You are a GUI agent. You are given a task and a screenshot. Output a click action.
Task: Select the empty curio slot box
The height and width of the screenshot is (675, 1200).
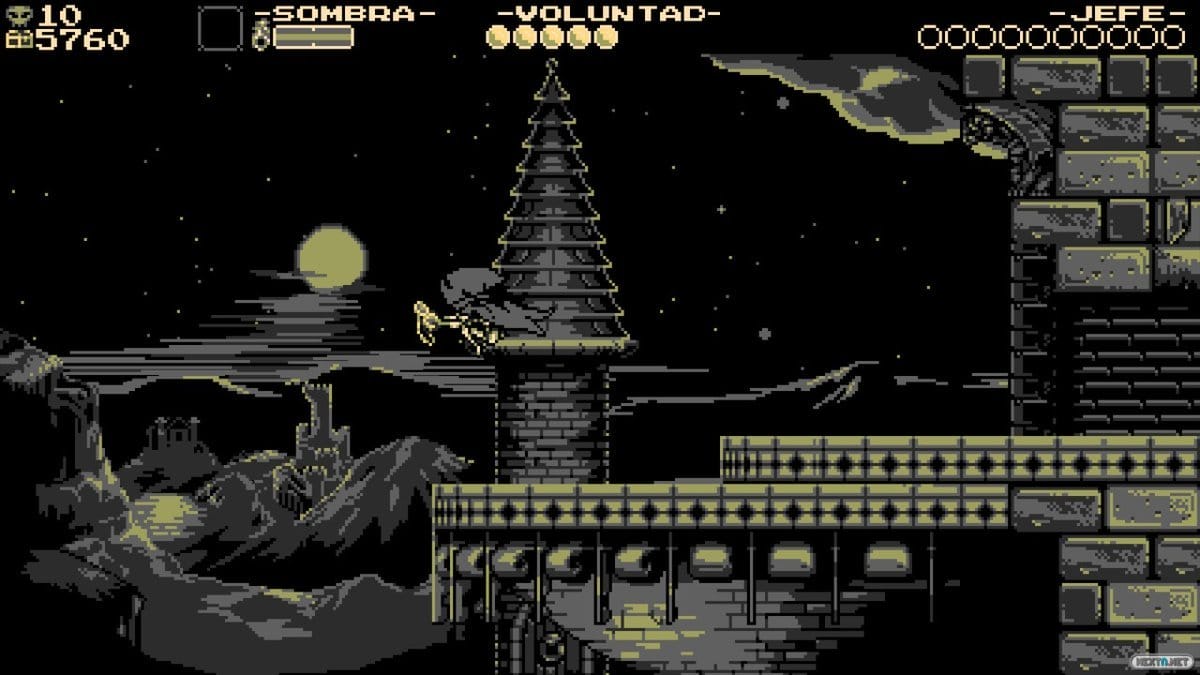(x=220, y=28)
